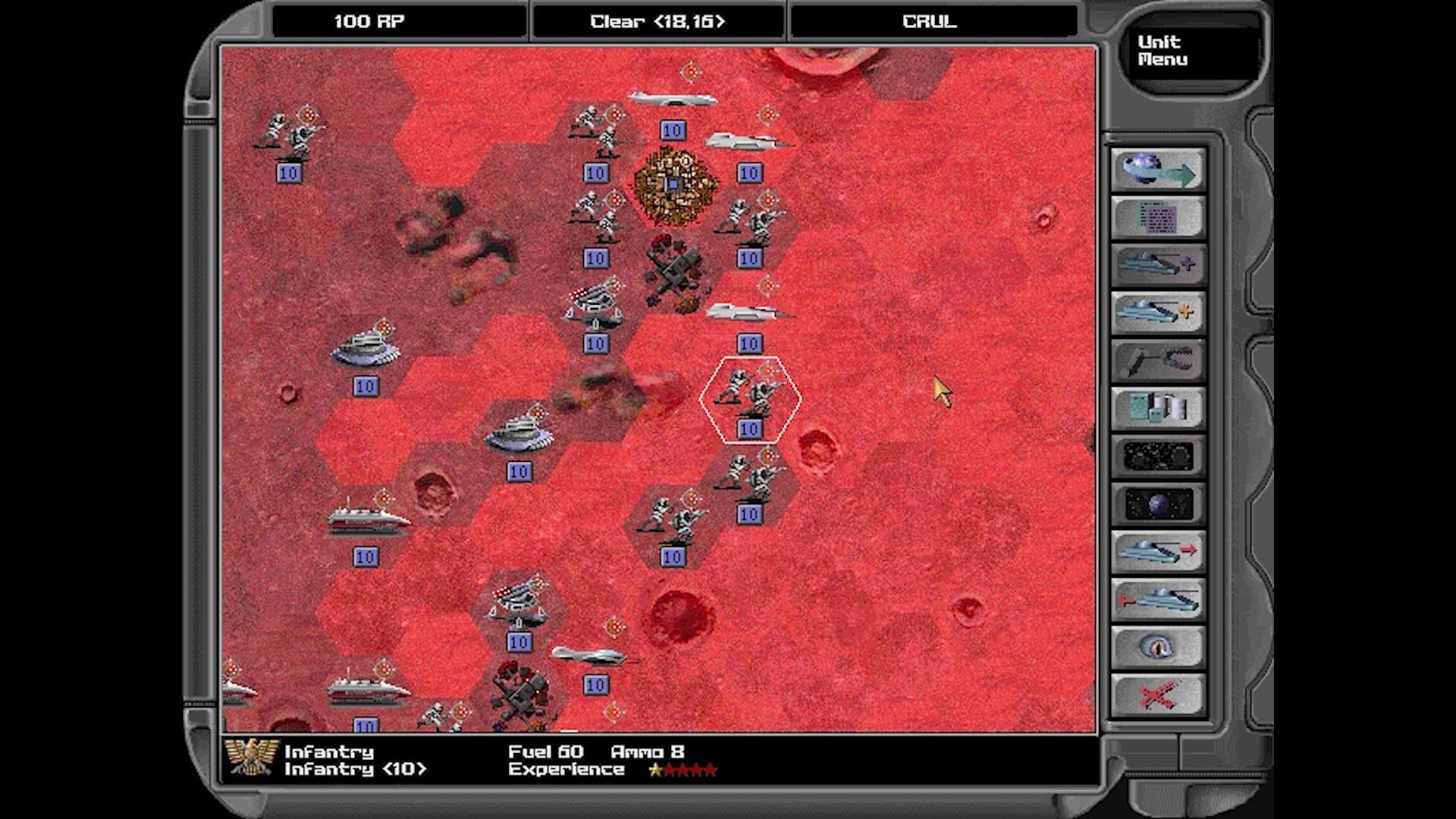This screenshot has width=1456, height=819.
Task: Click the Clear <18,16> terrain readout
Action: (x=657, y=21)
